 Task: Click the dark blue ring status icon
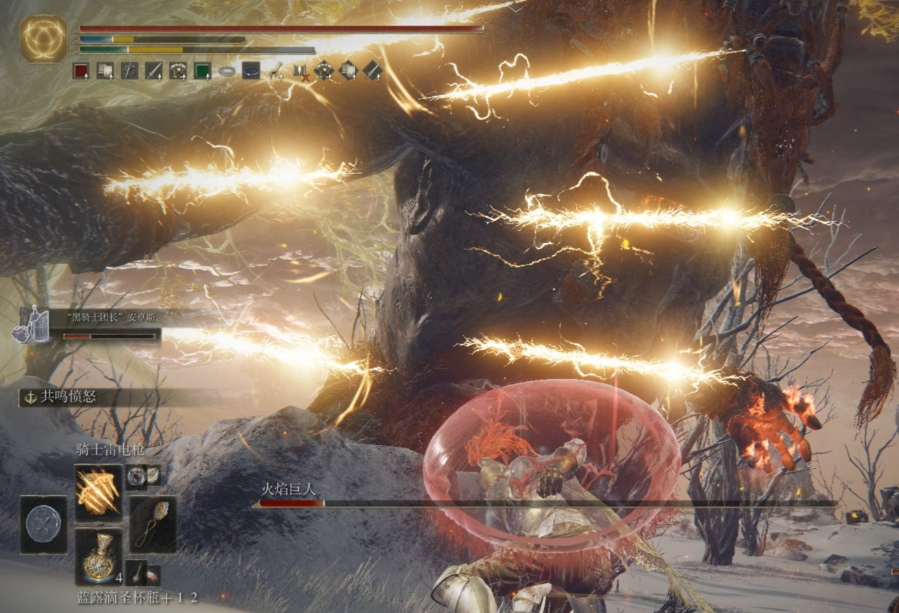251,70
